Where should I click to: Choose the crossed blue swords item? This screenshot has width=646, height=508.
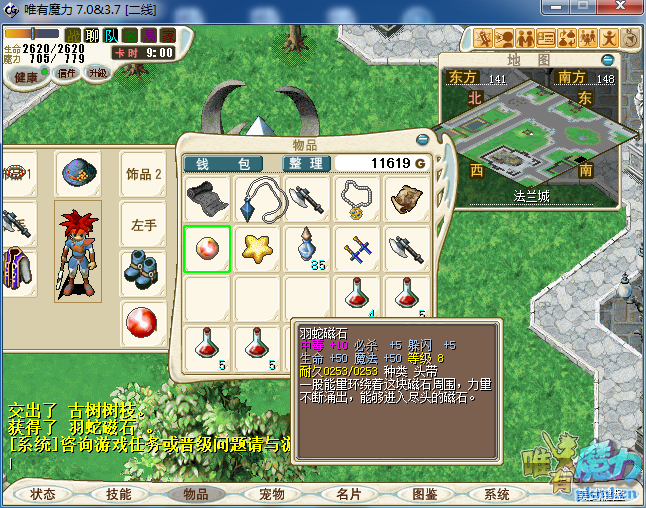pyautogui.click(x=357, y=249)
